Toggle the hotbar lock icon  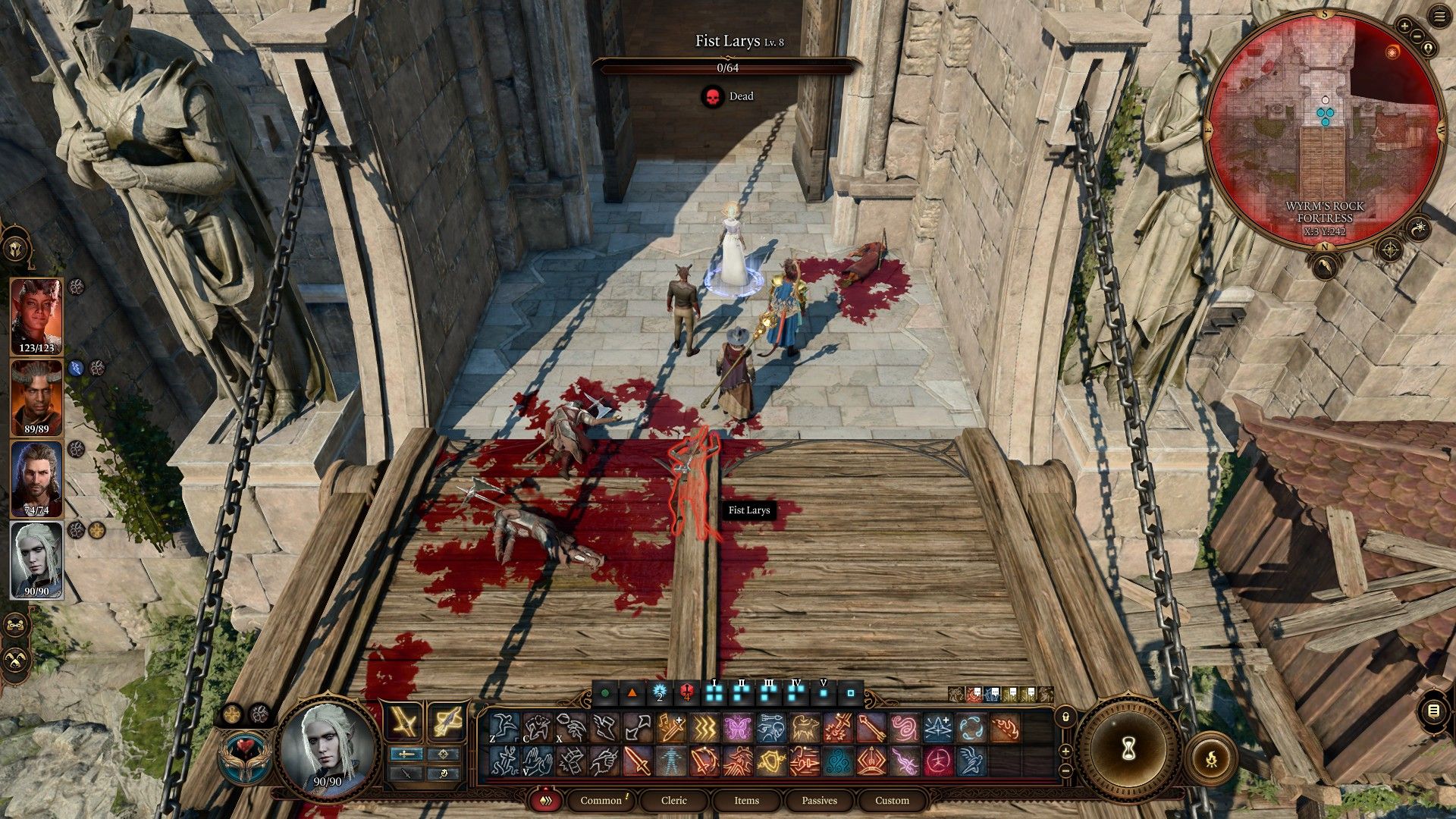coord(1065,717)
